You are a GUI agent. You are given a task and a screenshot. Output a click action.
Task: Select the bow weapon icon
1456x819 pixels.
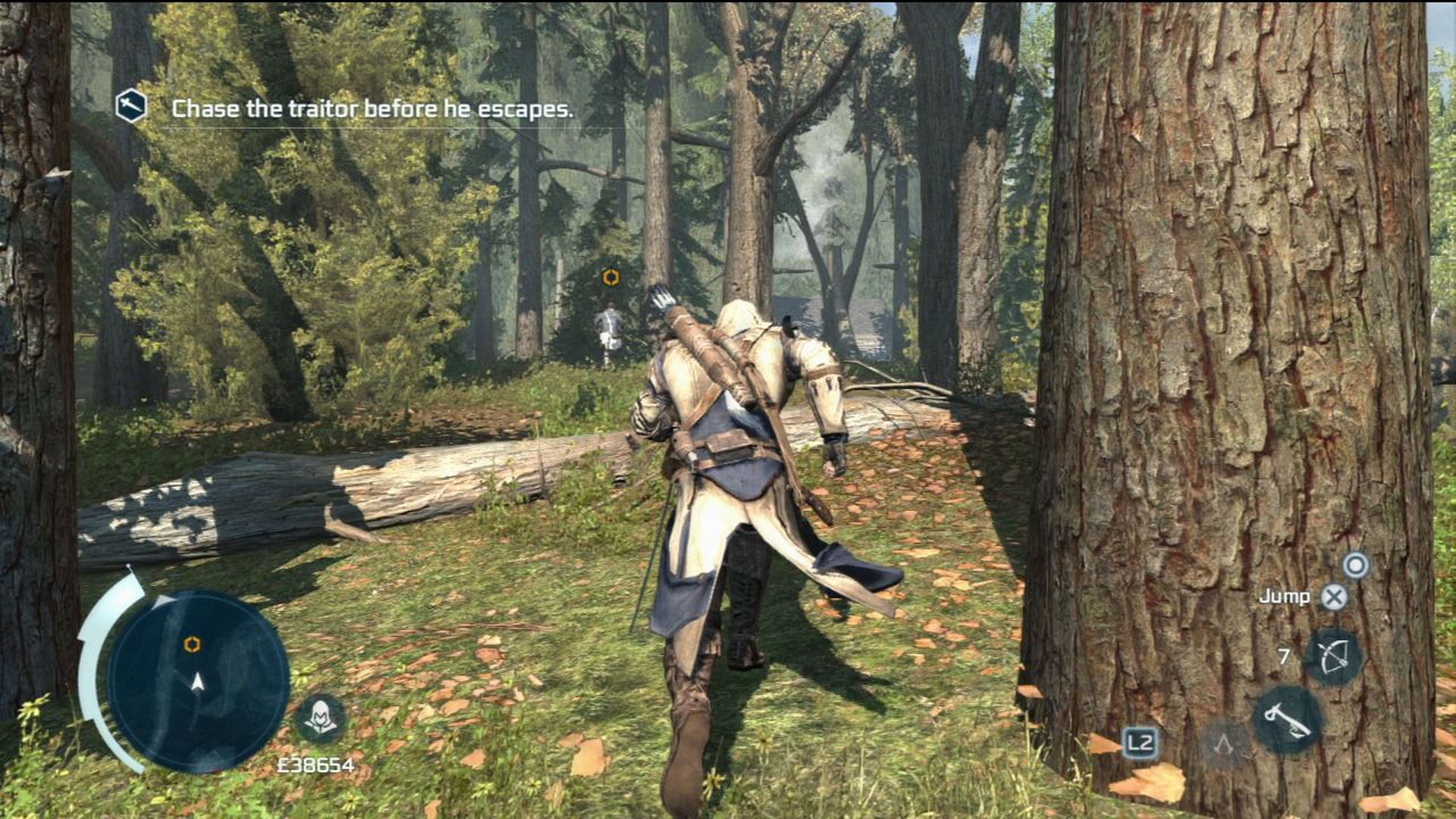click(x=1332, y=657)
